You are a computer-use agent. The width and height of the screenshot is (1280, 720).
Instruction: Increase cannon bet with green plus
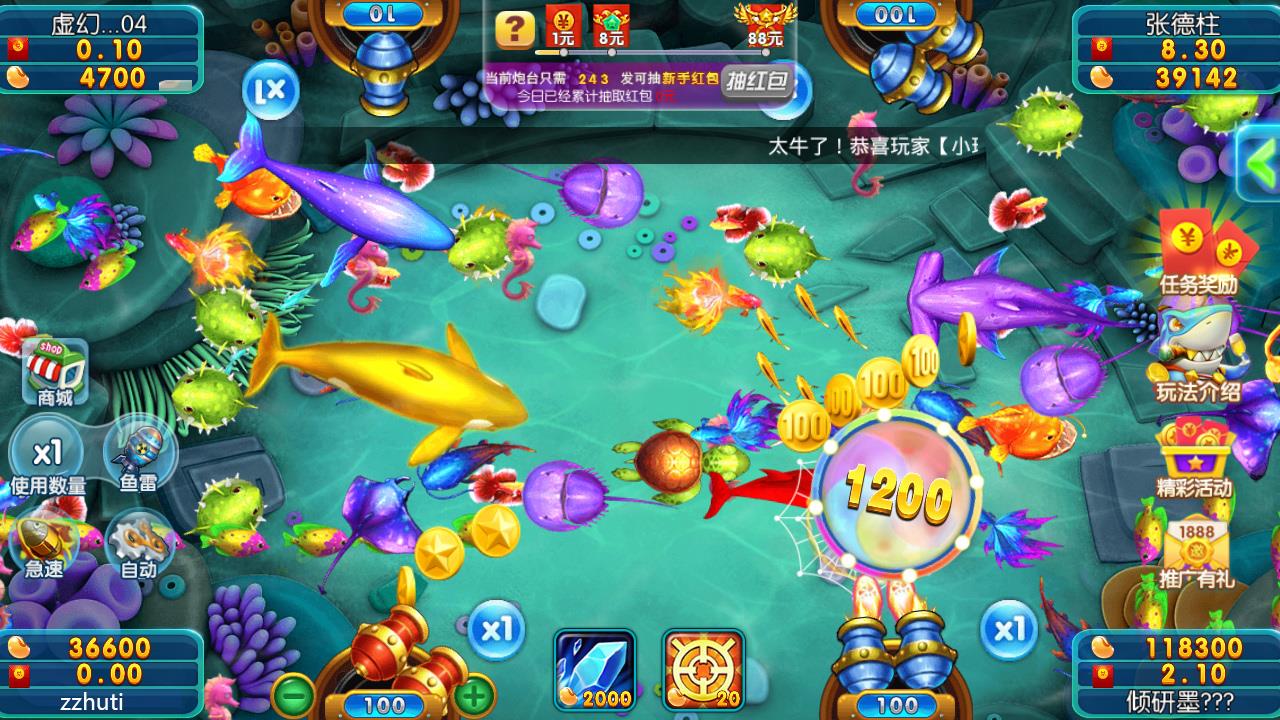click(475, 693)
